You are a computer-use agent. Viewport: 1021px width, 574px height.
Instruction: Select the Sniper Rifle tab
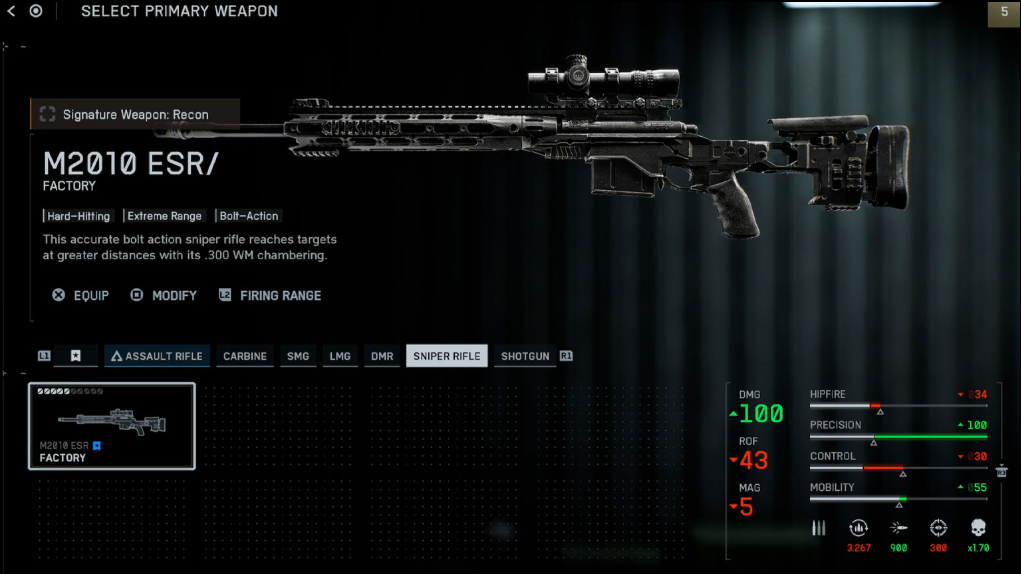[447, 356]
